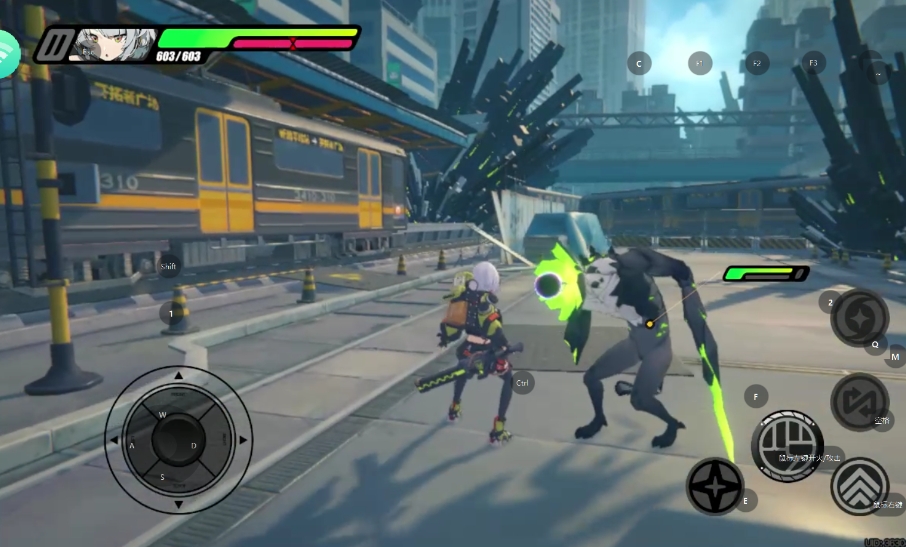
Task: Click the white-haired character portrait
Action: point(112,43)
